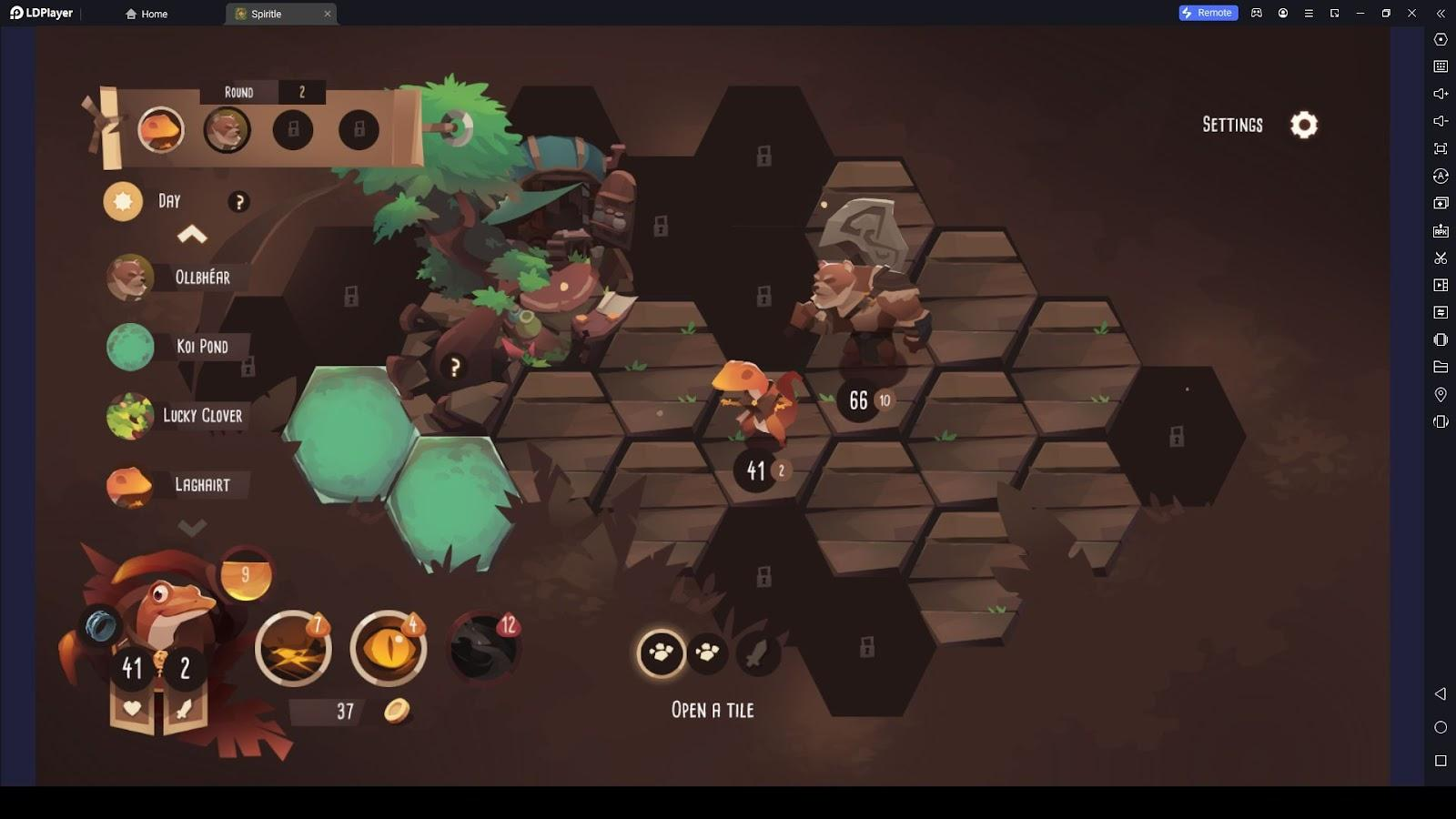Activate the lightning ability costing 7
The height and width of the screenshot is (819, 1456).
click(293, 649)
